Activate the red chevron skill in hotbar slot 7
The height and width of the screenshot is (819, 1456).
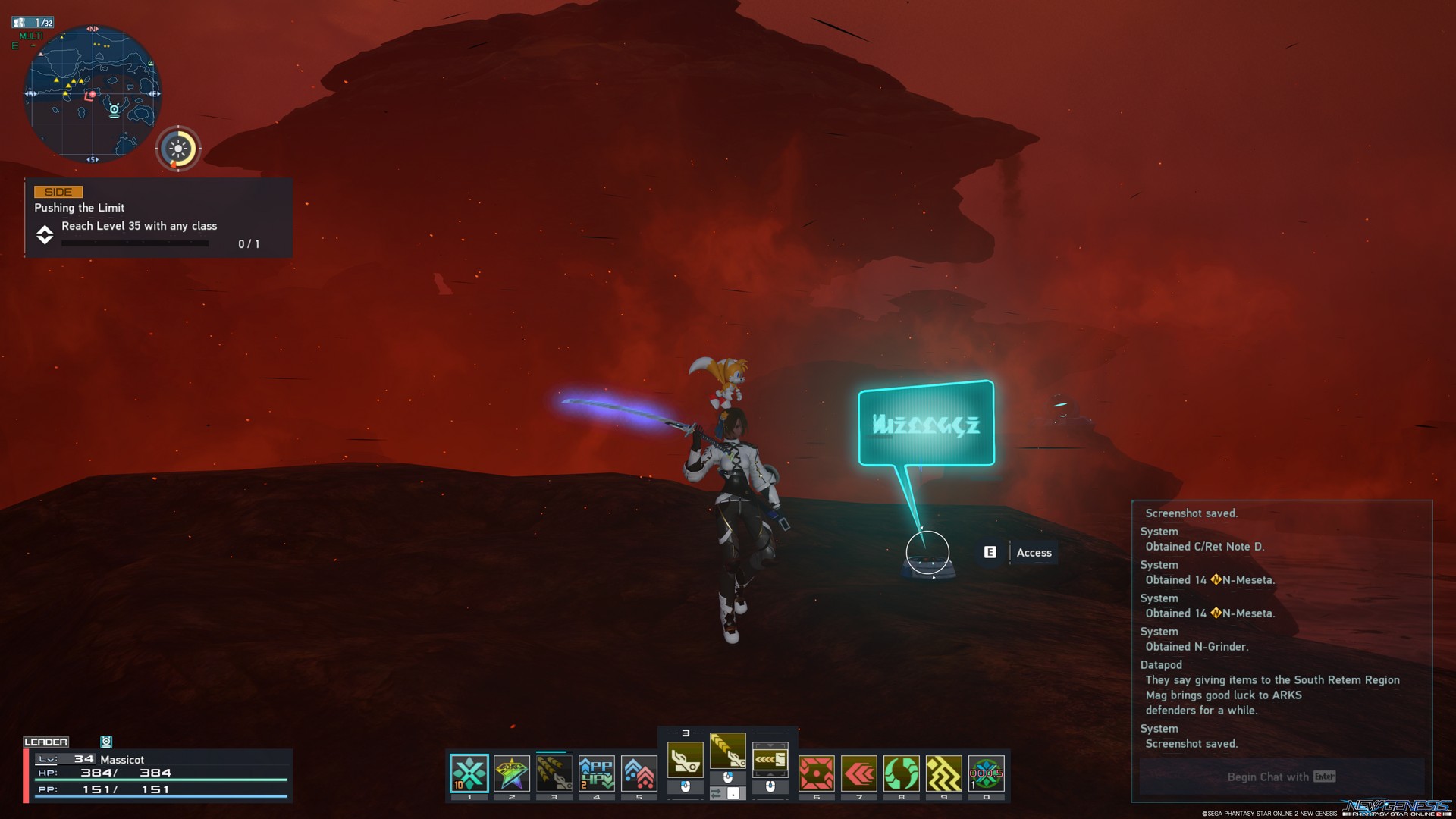coord(860,774)
